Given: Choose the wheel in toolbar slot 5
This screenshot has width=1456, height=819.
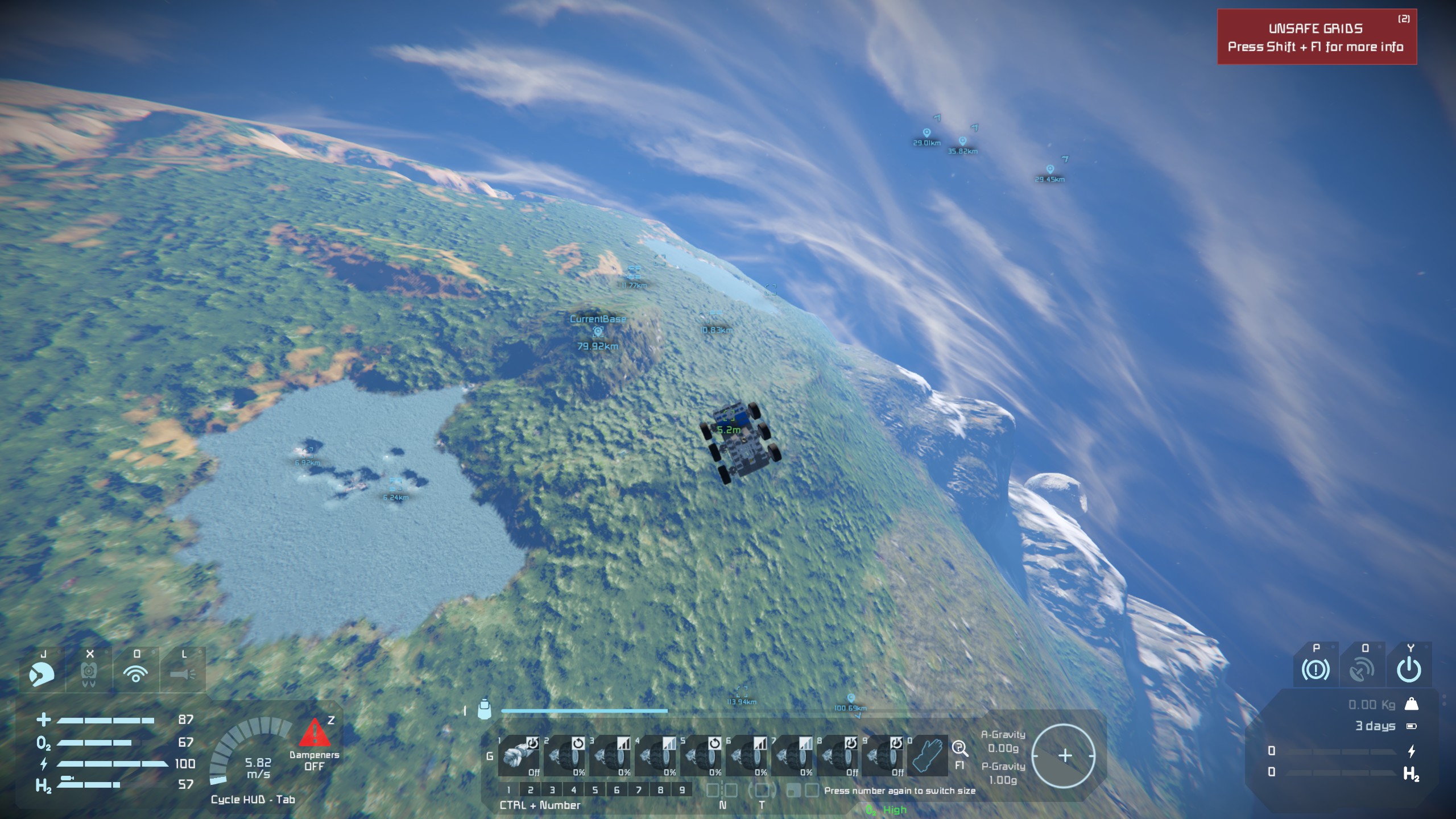Looking at the screenshot, I should click(x=701, y=756).
